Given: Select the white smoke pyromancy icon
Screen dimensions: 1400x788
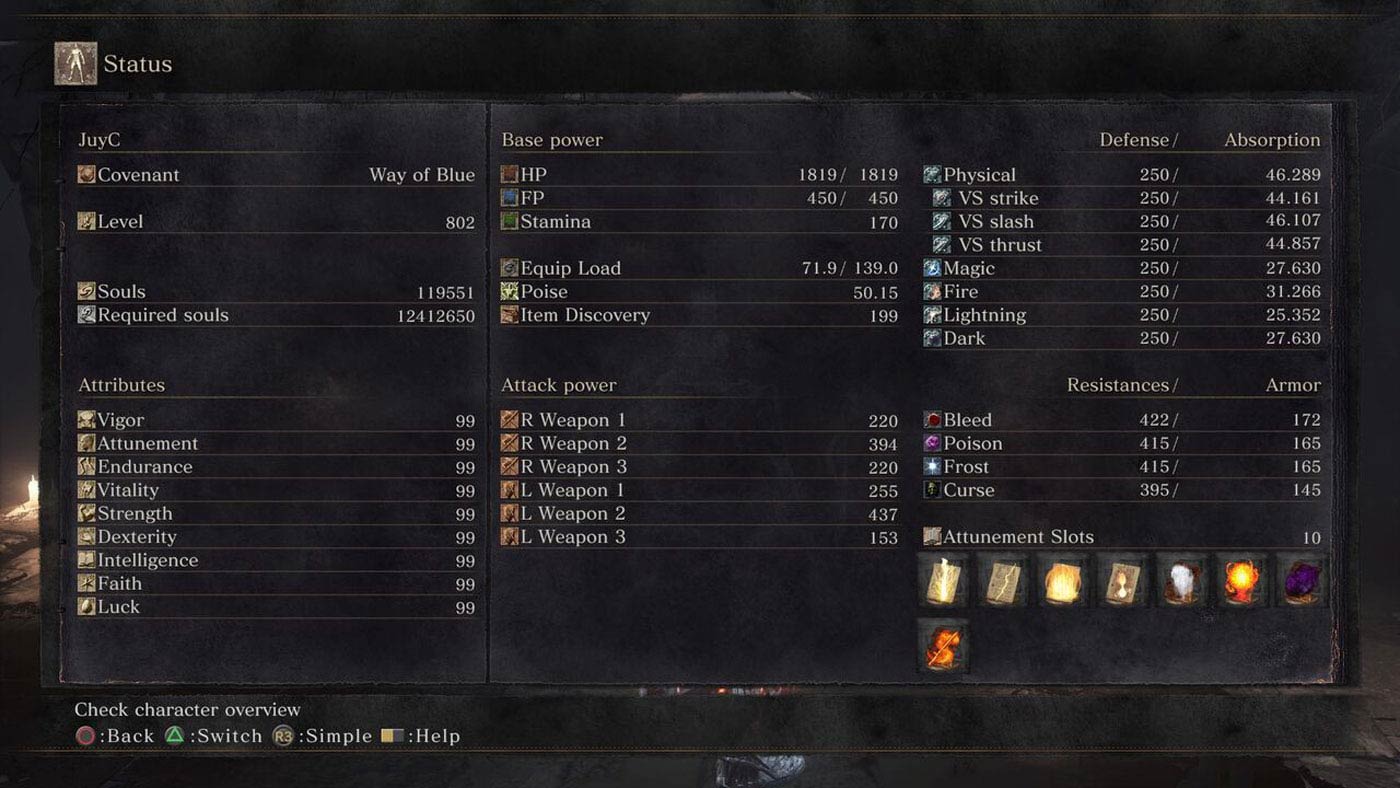Looking at the screenshot, I should point(1182,581).
